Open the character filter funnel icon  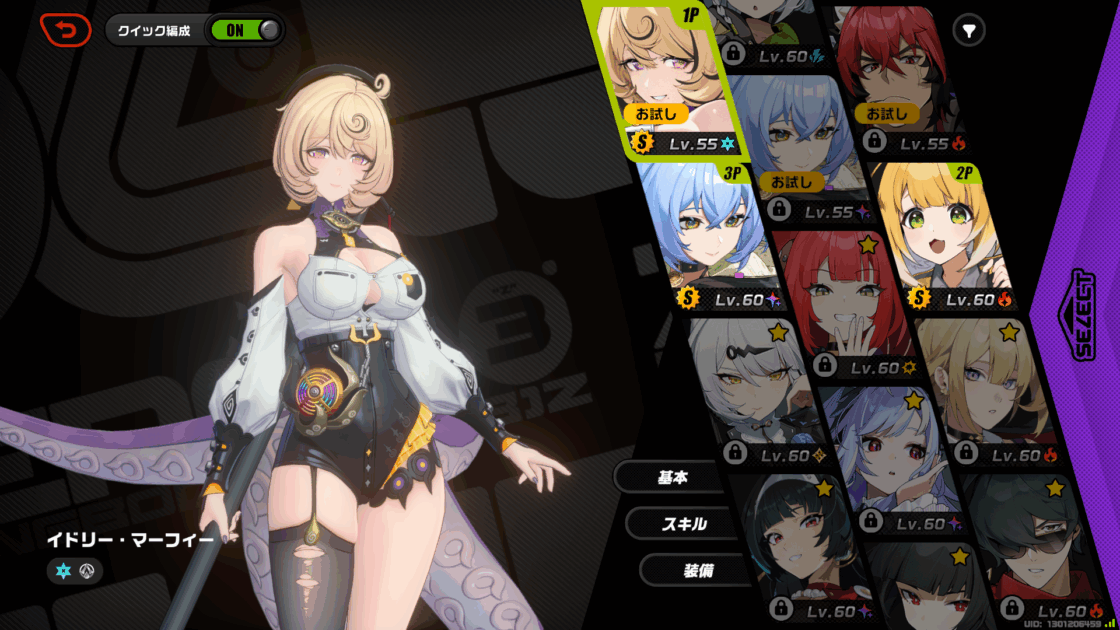point(968,31)
